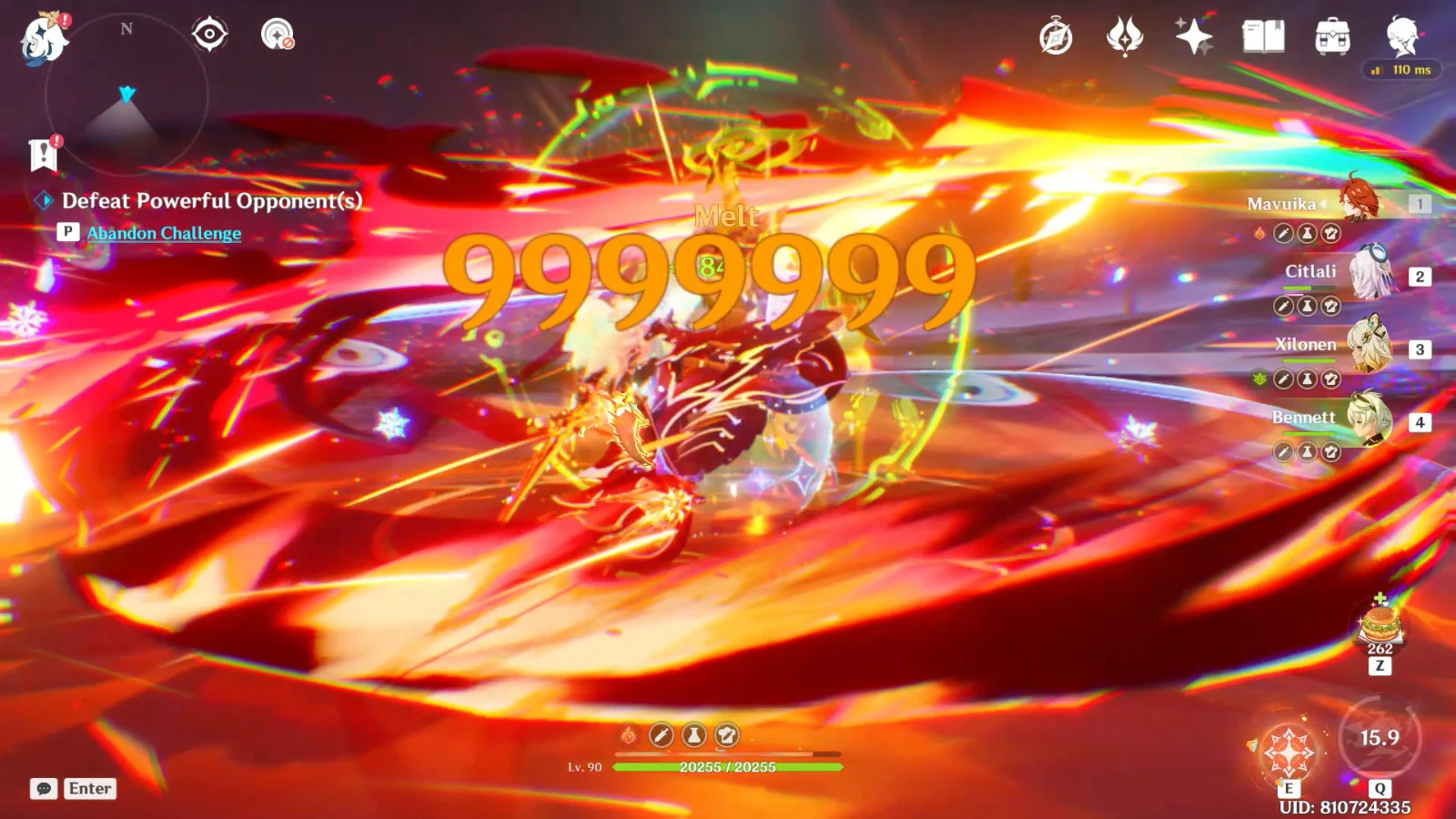This screenshot has height=819, width=1456.
Task: Open the Events overview timer icon
Action: [x=1056, y=36]
